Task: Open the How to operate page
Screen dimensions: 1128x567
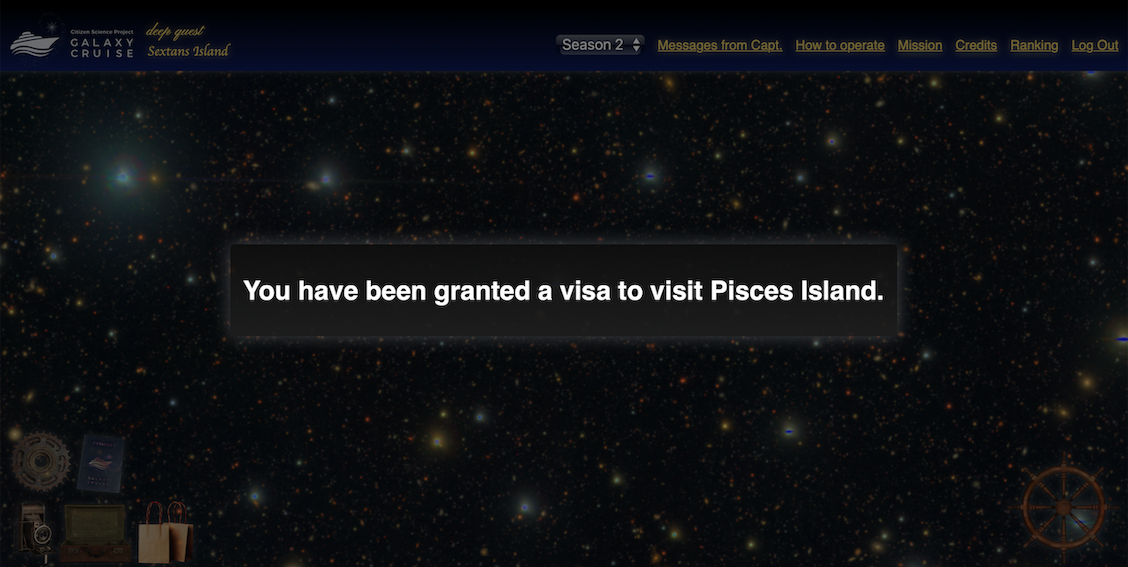Action: pos(839,45)
